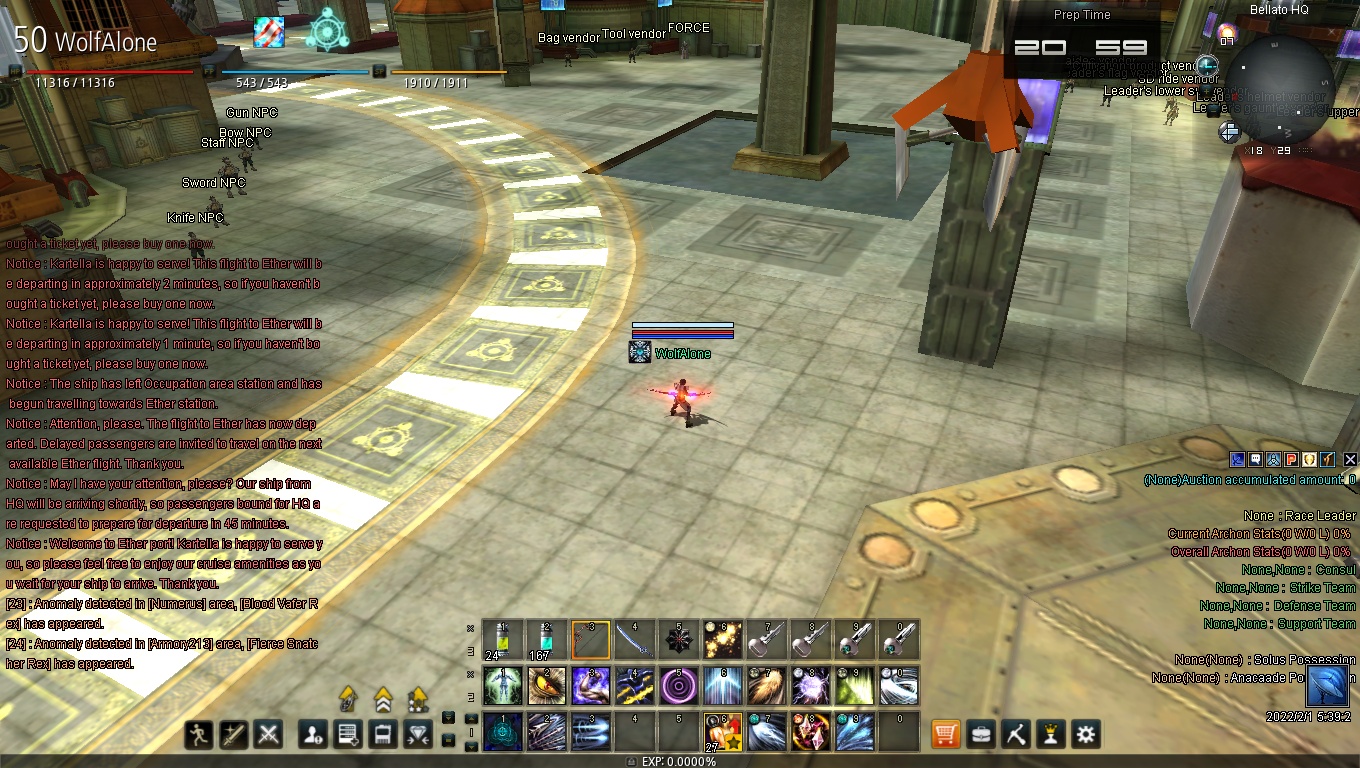This screenshot has height=768, width=1360.
Task: Click the circular minimap
Action: pyautogui.click(x=1280, y=90)
